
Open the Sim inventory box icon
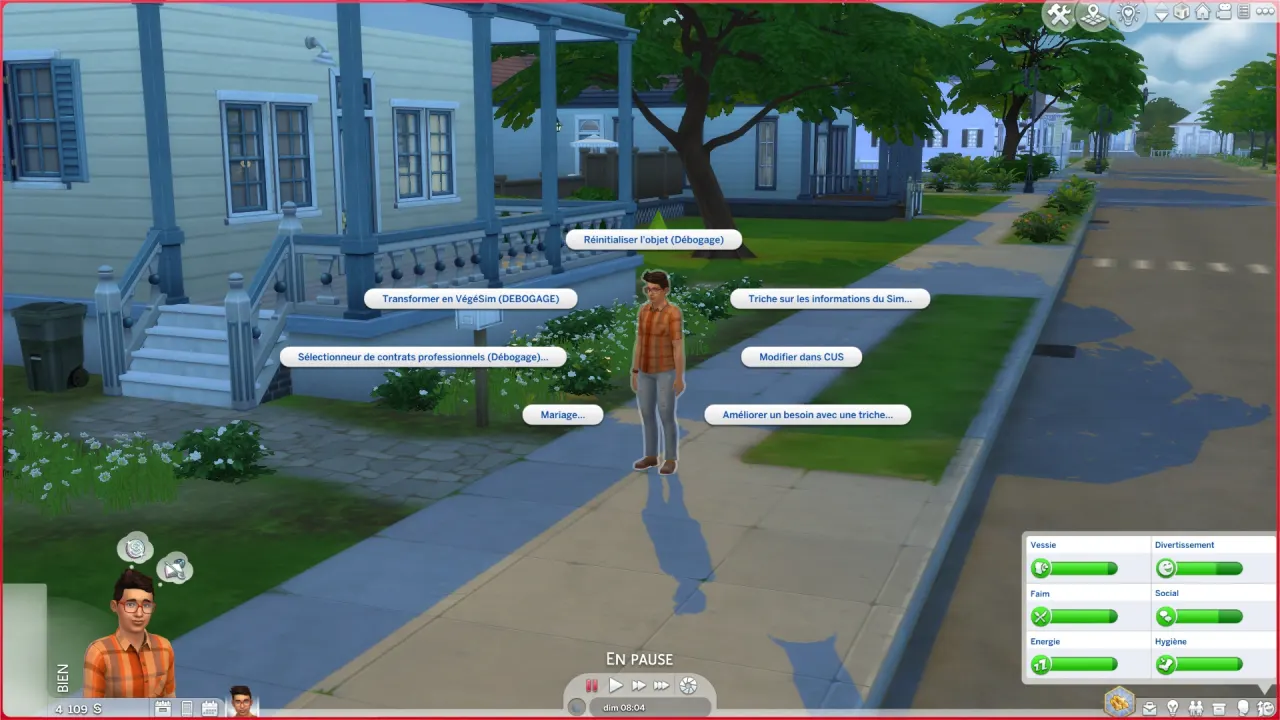coord(1220,708)
